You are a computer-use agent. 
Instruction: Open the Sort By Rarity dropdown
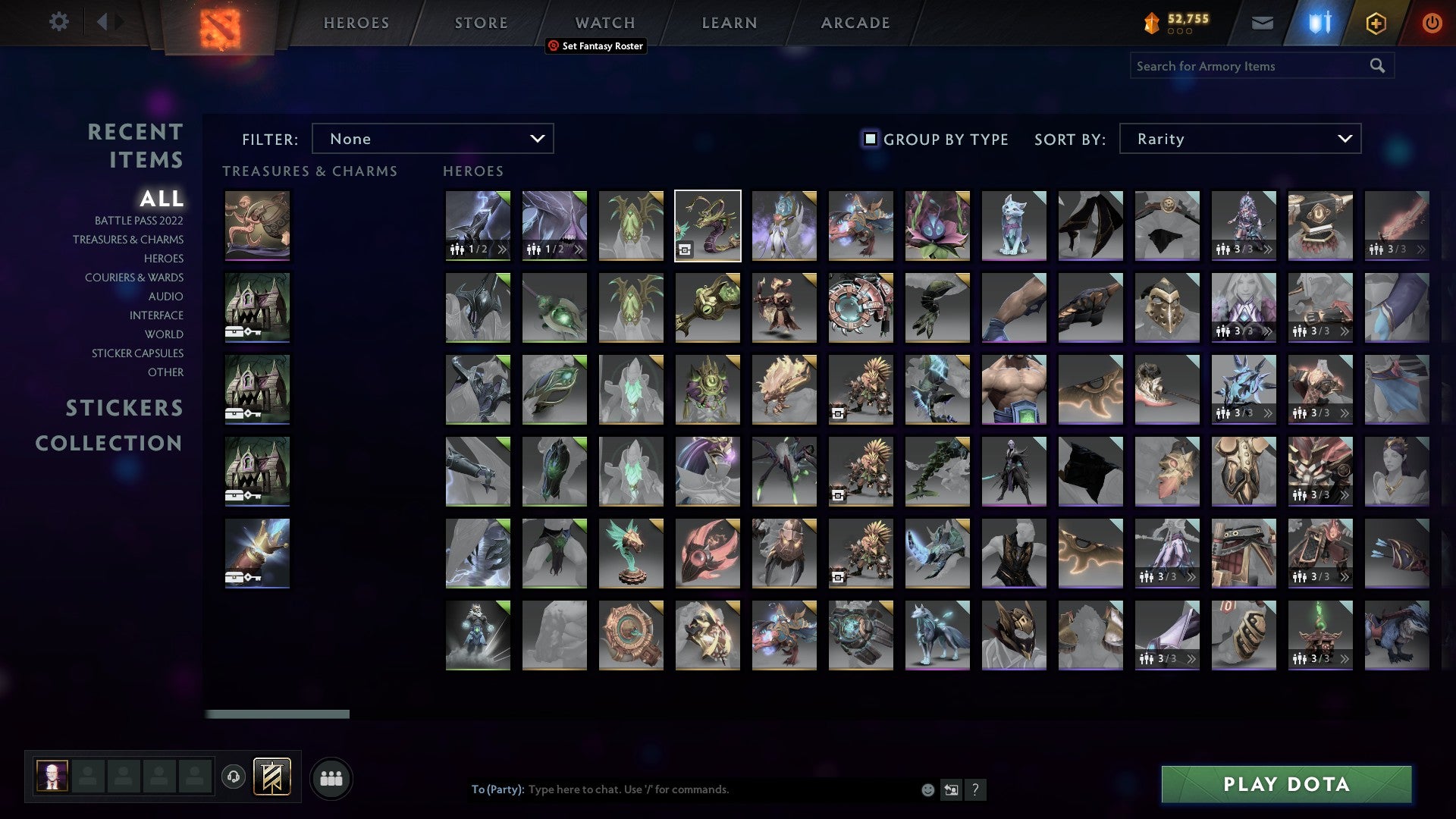tap(1239, 138)
